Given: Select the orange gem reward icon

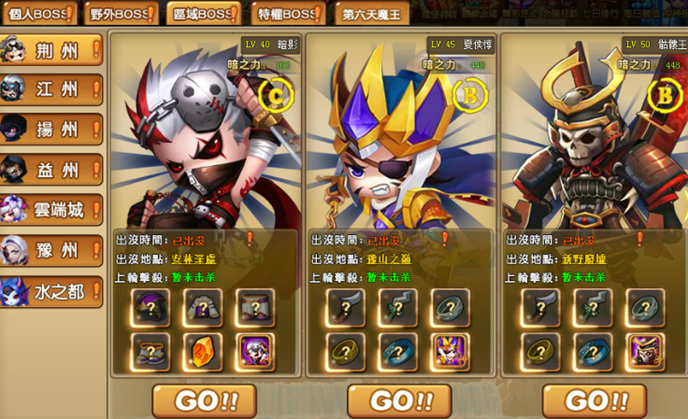Looking at the screenshot, I should 204,351.
